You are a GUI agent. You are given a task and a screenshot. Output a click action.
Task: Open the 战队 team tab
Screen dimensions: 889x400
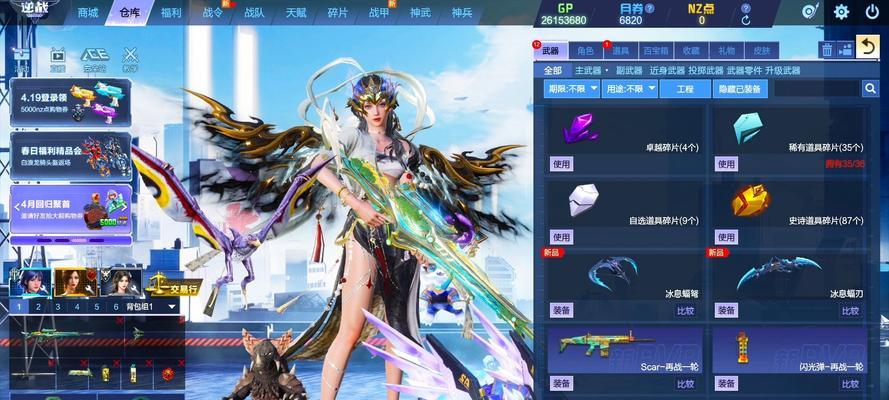tap(254, 13)
